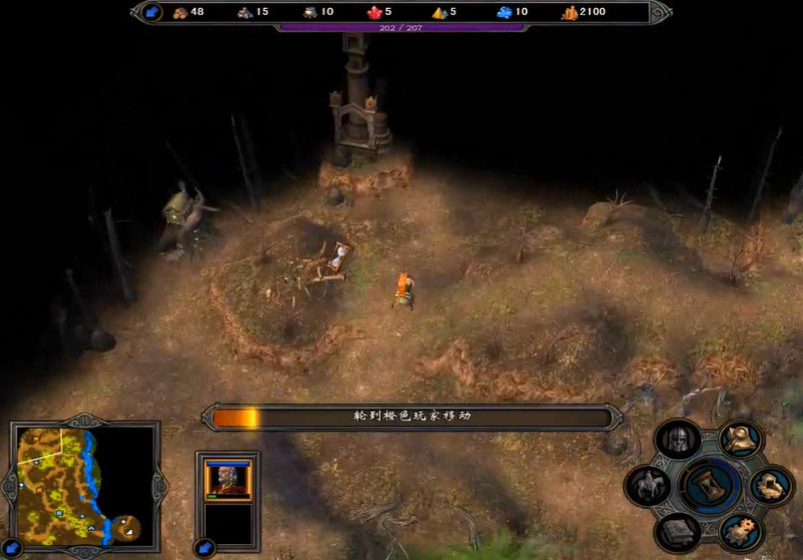Screen dimensions: 803x560
Task: Click the magnifying glass over map icon
Action: coord(741,440)
